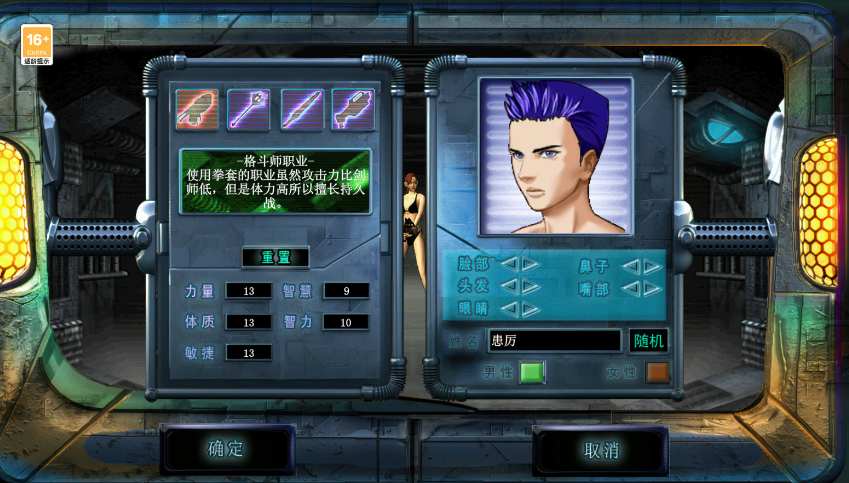Select male gender green box

[531, 372]
